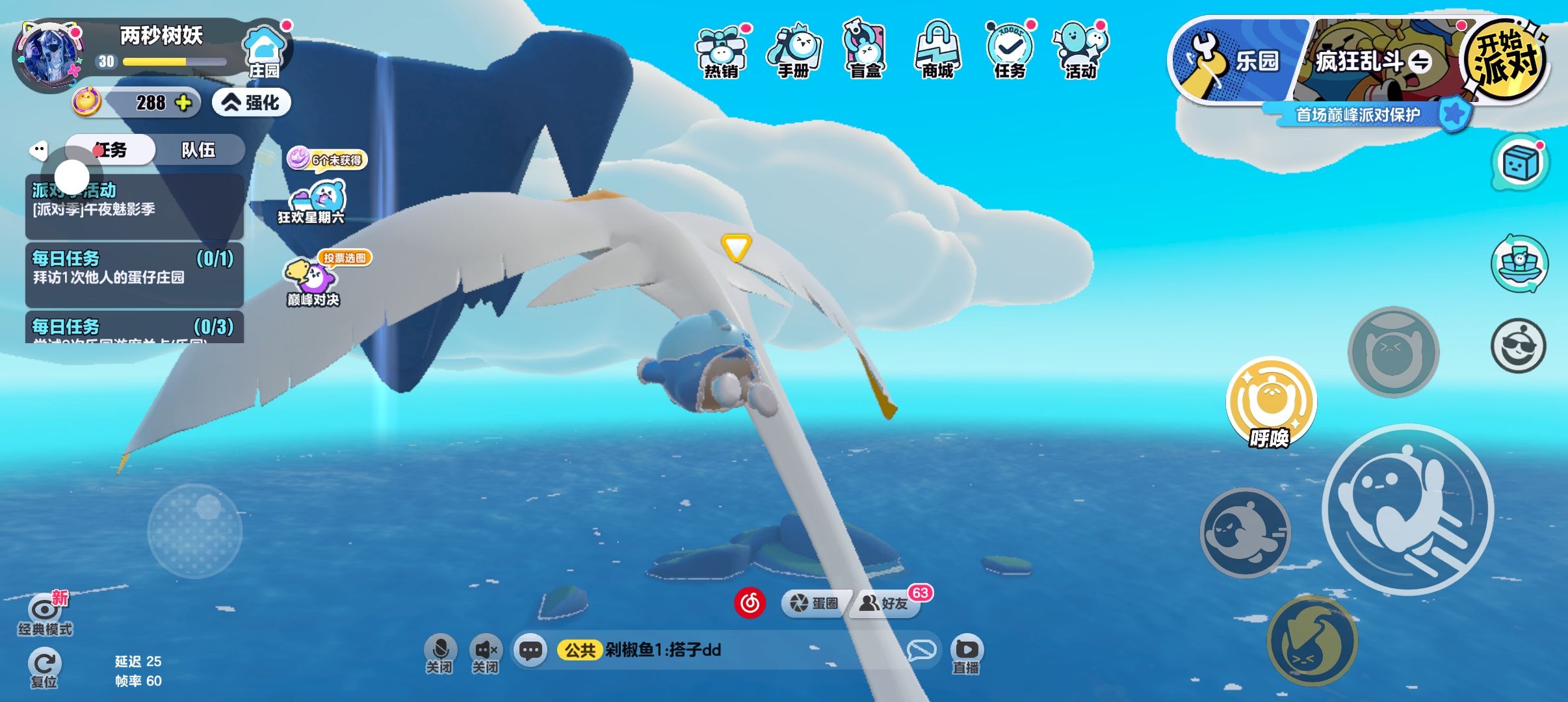Open the 活动 events menu

click(x=1080, y=52)
